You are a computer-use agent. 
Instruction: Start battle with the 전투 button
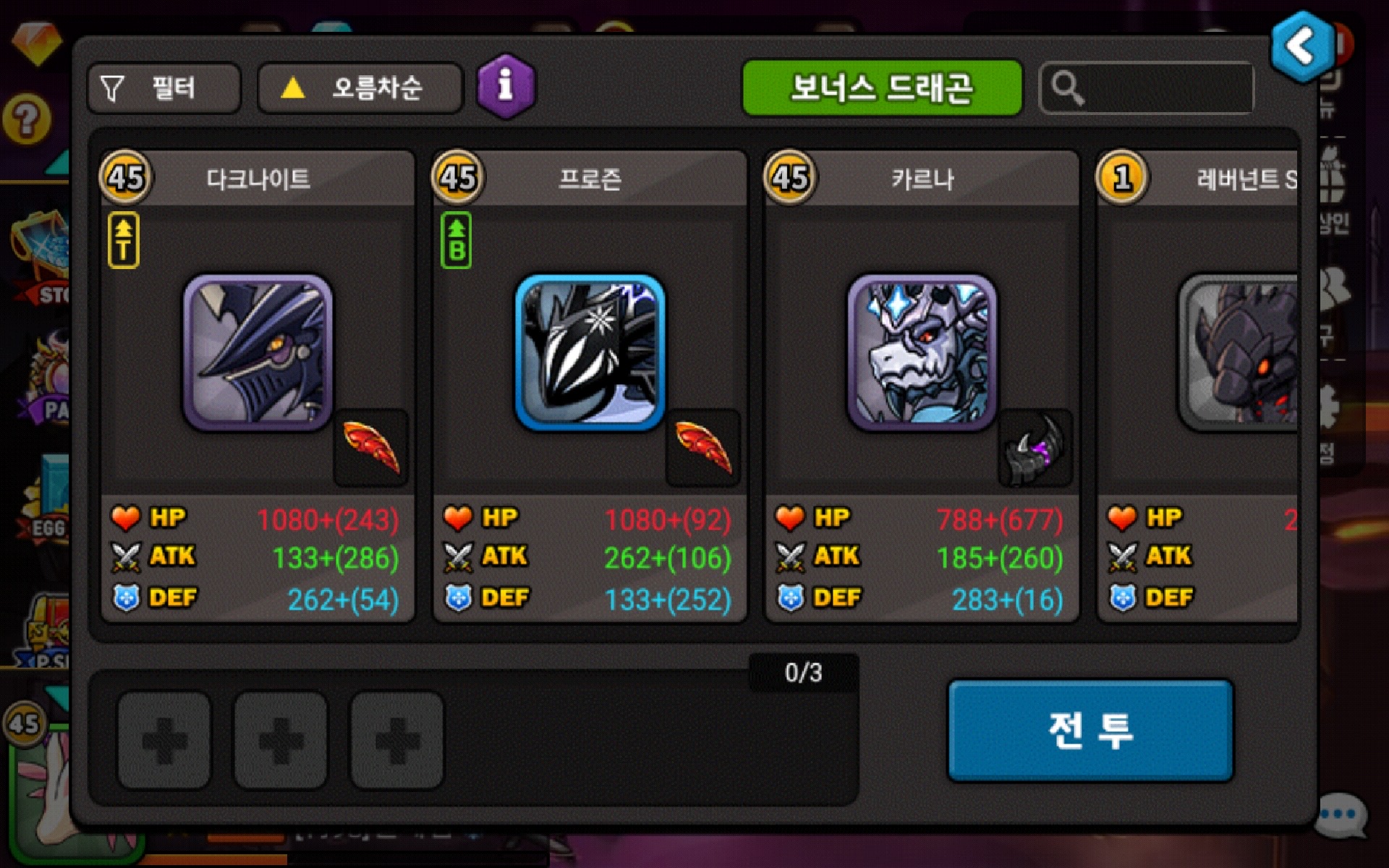(x=1090, y=730)
